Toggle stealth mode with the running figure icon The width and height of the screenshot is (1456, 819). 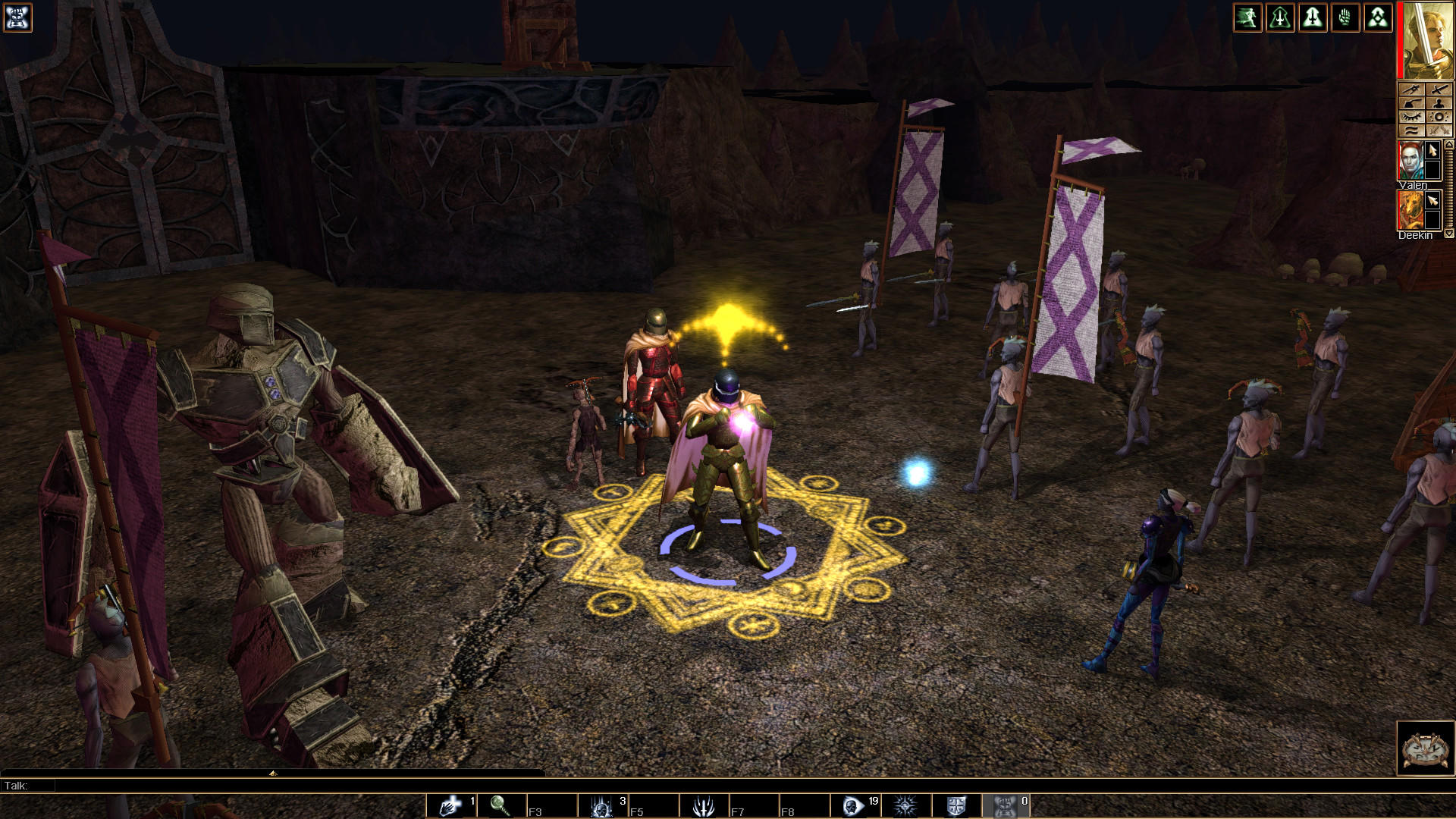(1248, 17)
